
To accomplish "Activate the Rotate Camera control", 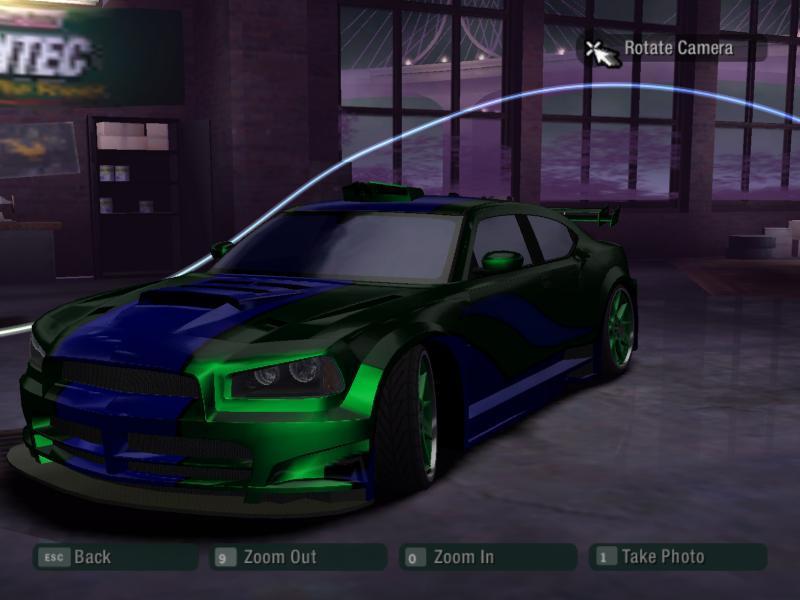I will coord(677,48).
